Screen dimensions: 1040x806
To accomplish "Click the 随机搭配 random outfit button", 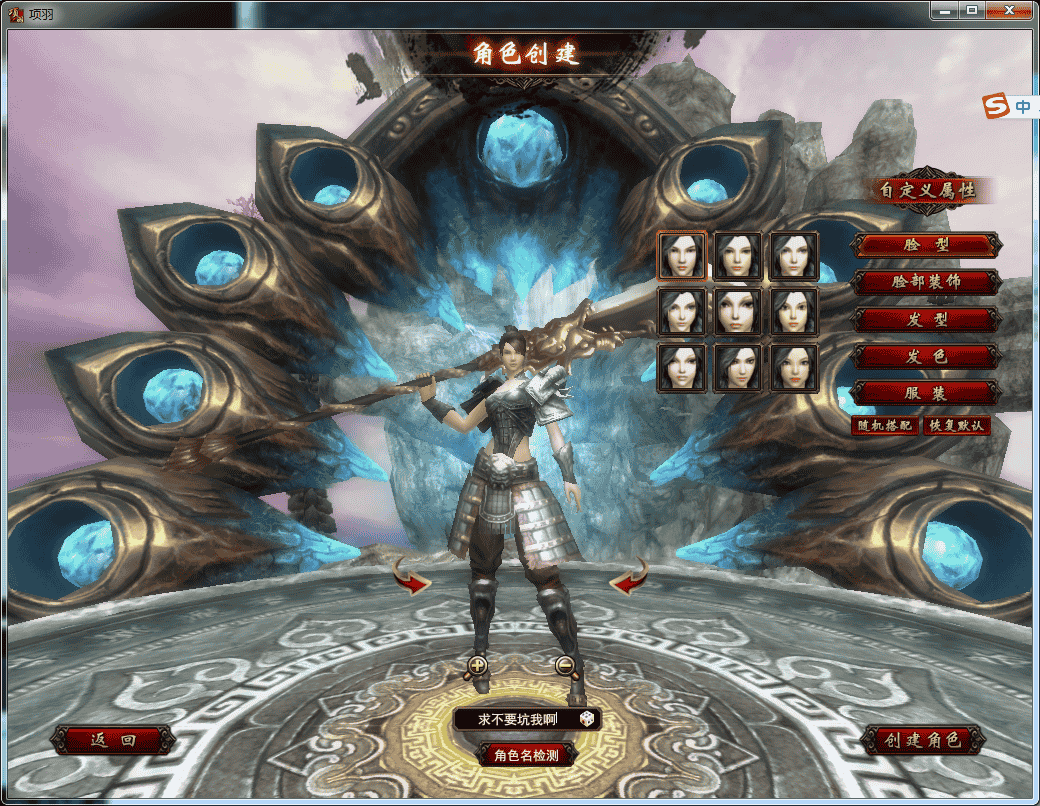I will point(884,425).
